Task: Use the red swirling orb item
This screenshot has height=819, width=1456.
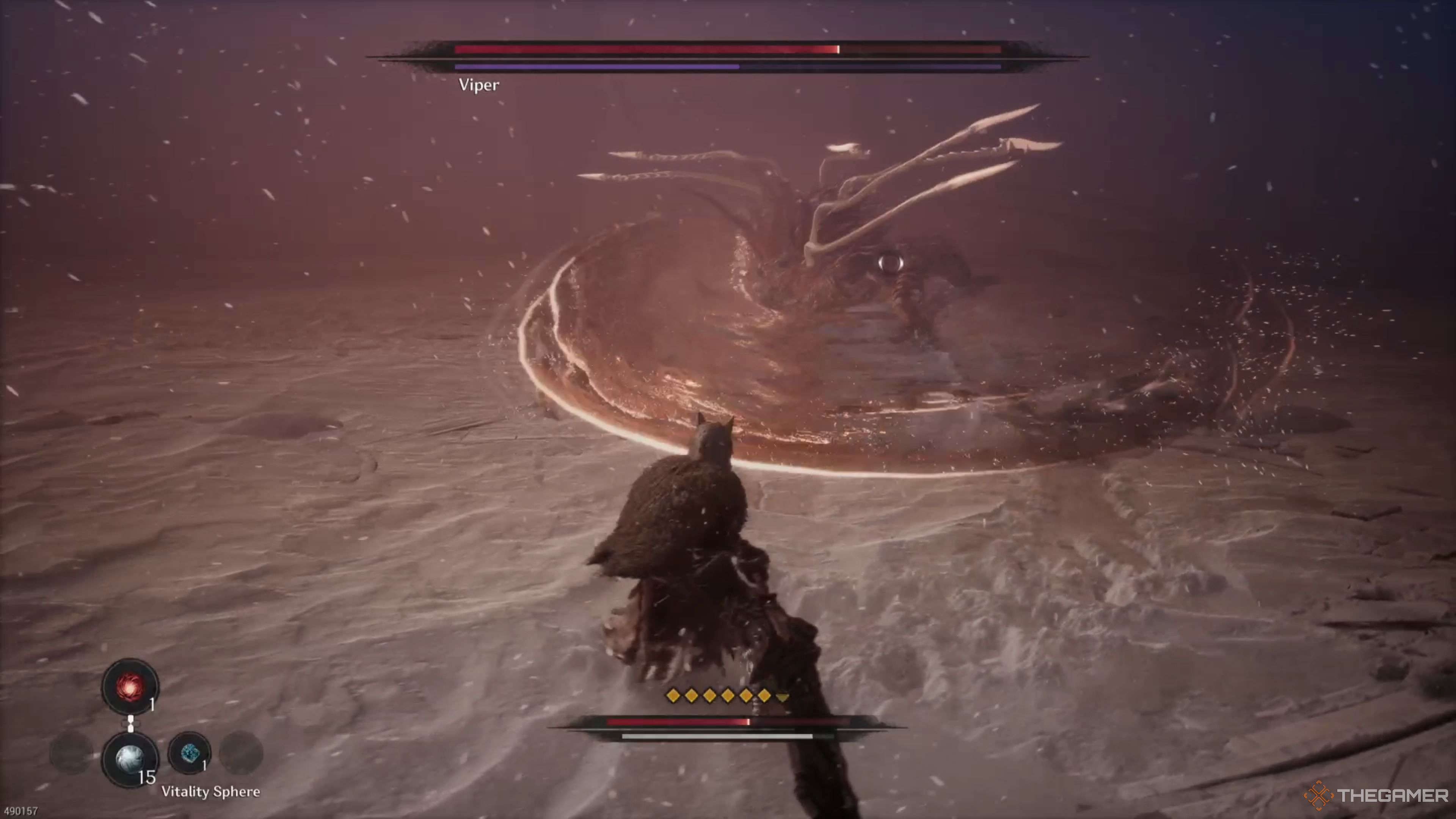Action: (x=130, y=687)
